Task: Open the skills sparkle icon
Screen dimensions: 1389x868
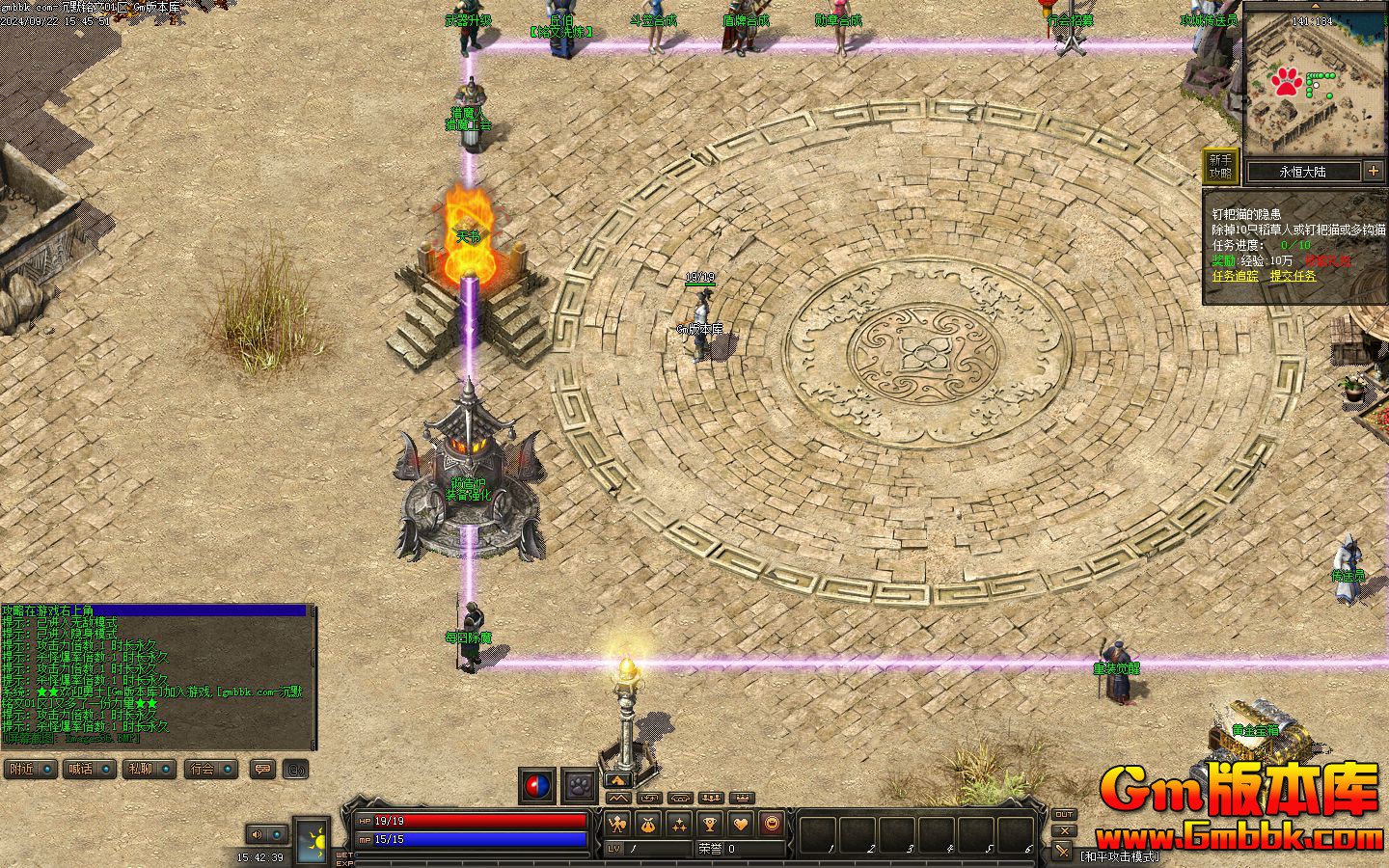Action: tap(680, 824)
